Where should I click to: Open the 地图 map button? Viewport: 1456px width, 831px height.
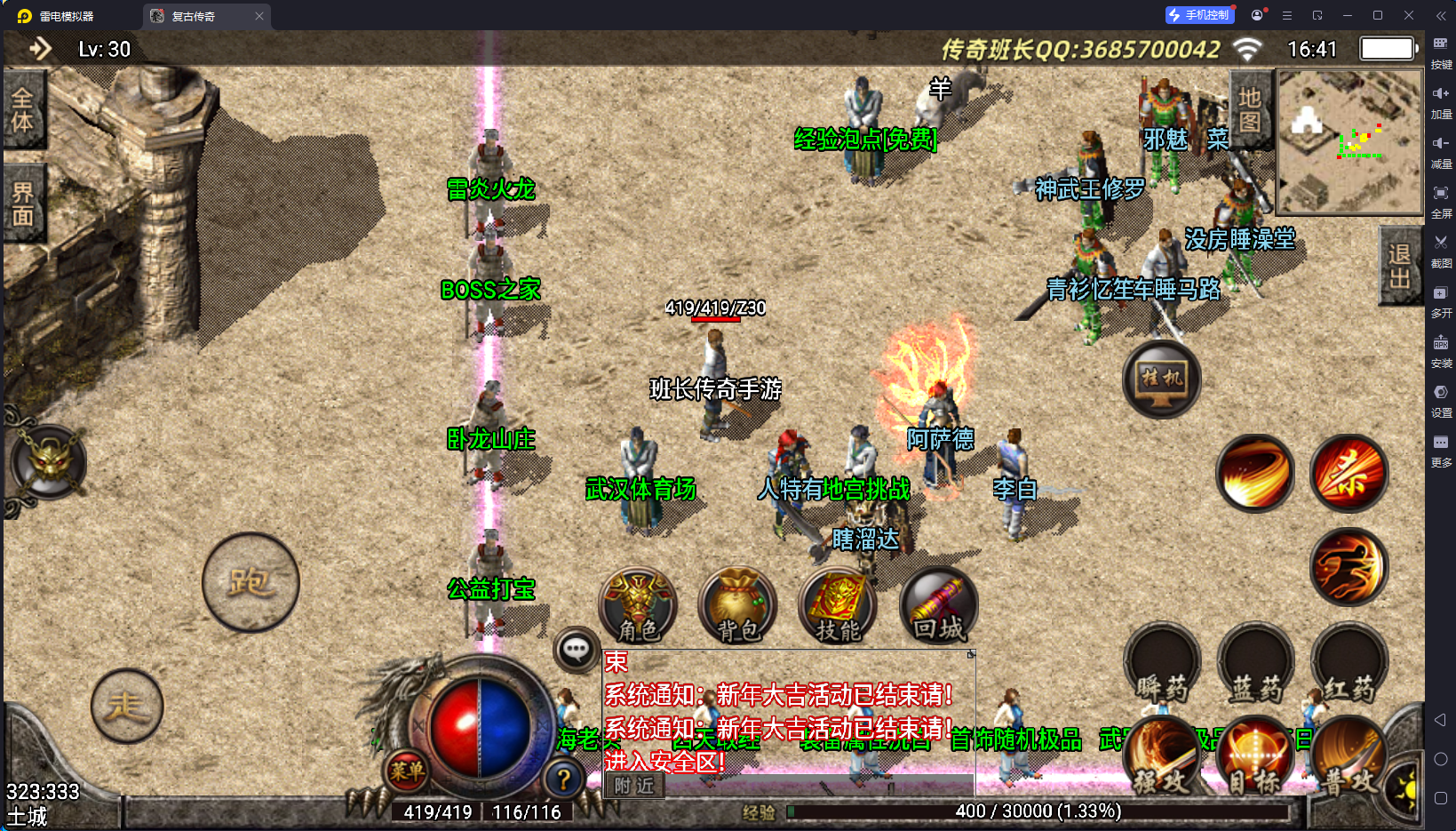click(1249, 110)
